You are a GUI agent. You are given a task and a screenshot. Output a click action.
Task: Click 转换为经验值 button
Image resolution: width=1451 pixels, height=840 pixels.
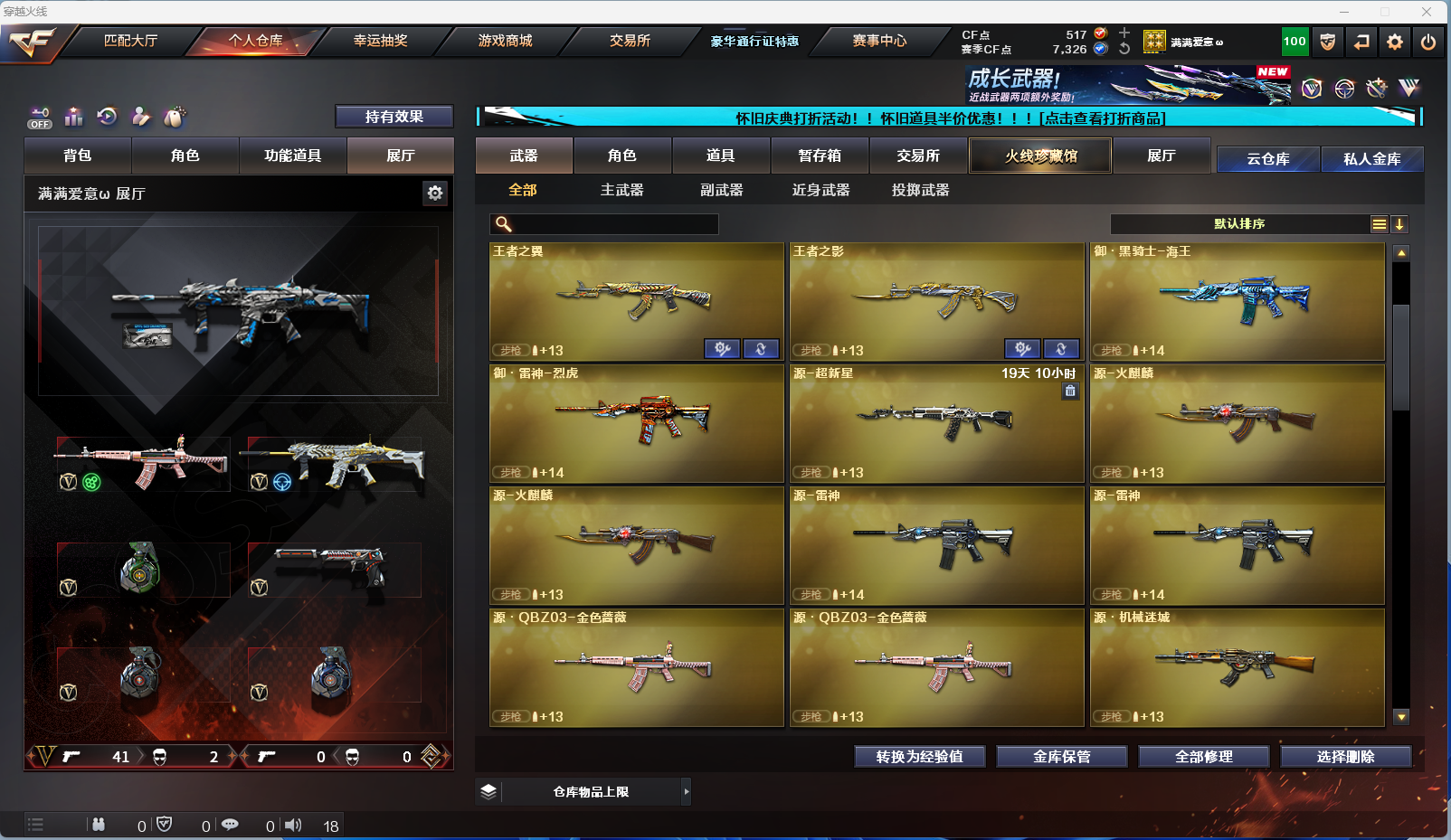[x=919, y=757]
